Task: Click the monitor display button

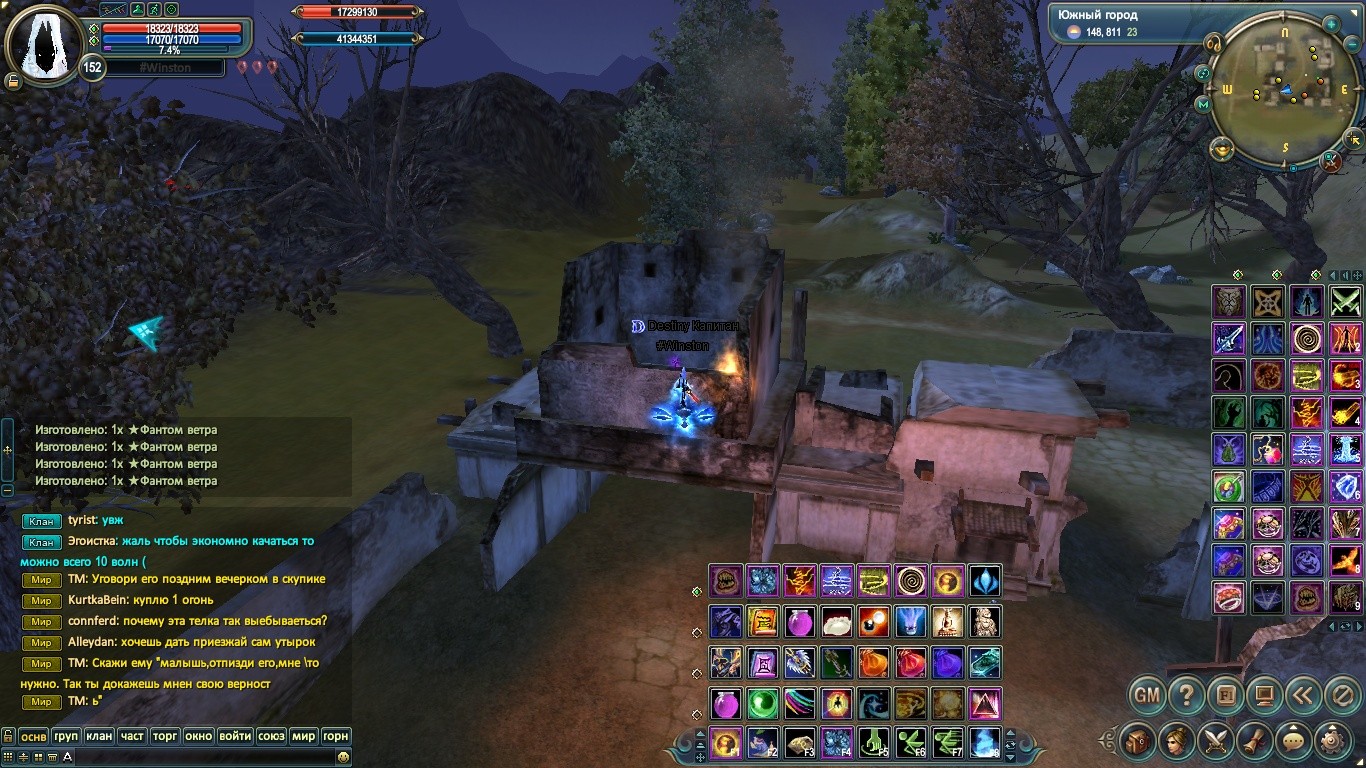Action: click(x=1264, y=694)
